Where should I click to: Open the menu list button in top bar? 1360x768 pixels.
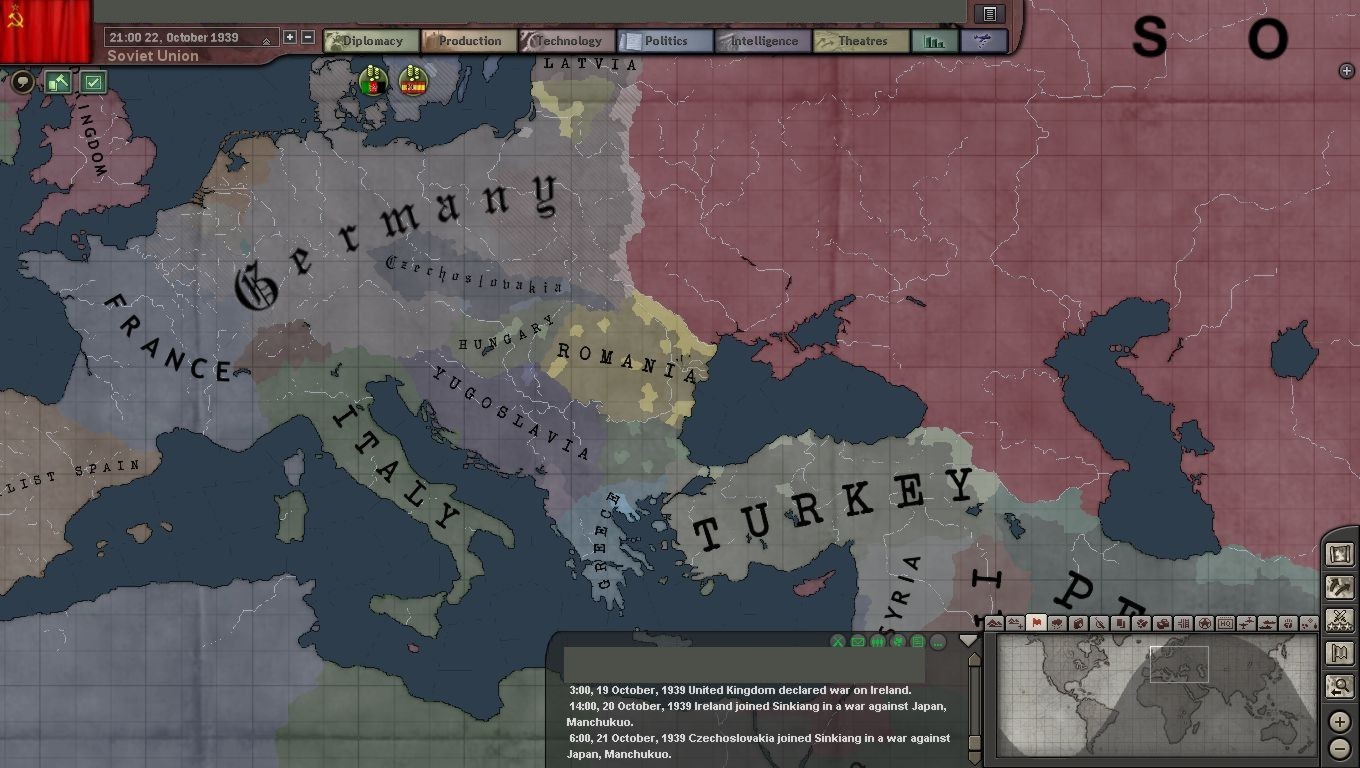pos(989,14)
